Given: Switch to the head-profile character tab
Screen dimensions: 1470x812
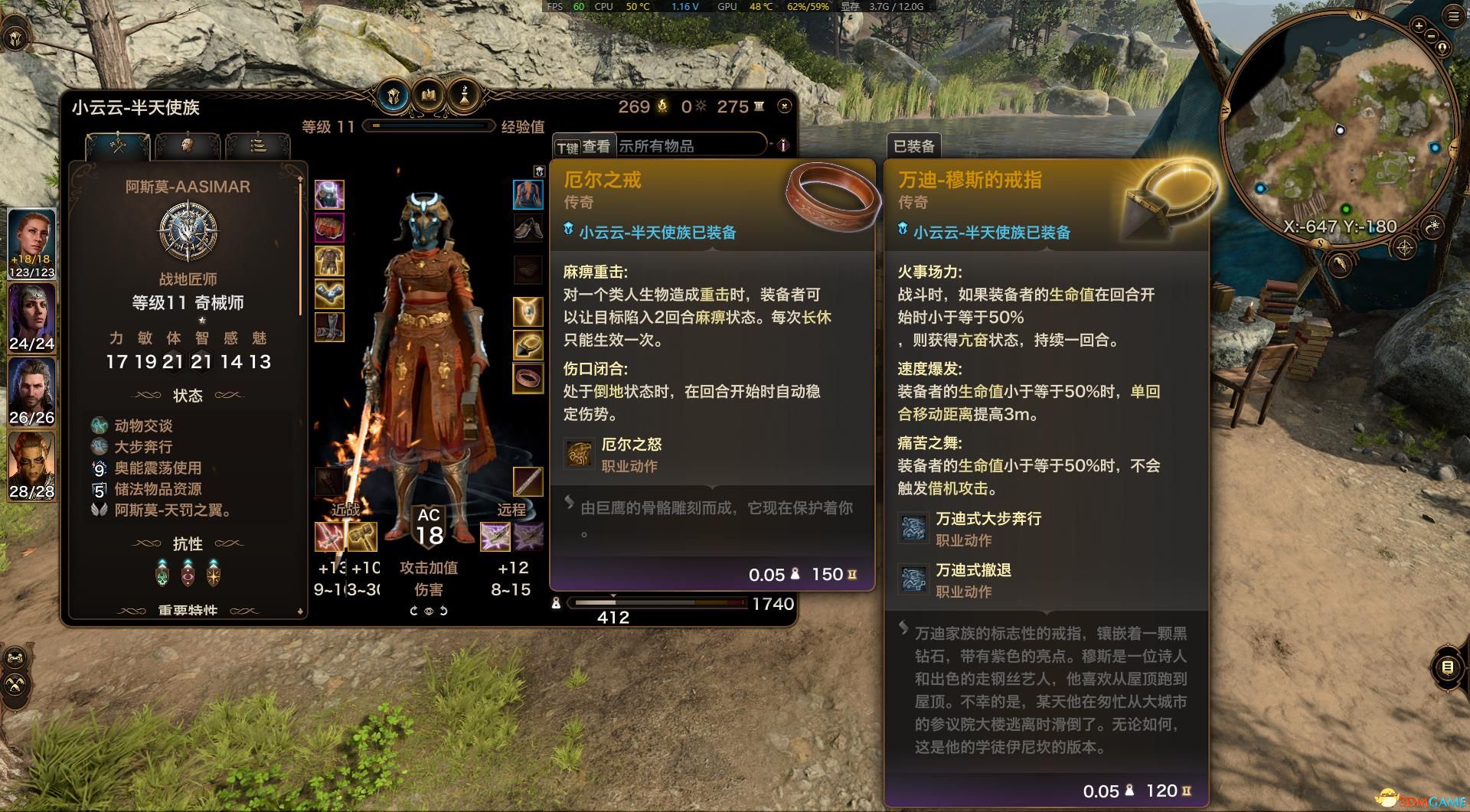Looking at the screenshot, I should 187,145.
